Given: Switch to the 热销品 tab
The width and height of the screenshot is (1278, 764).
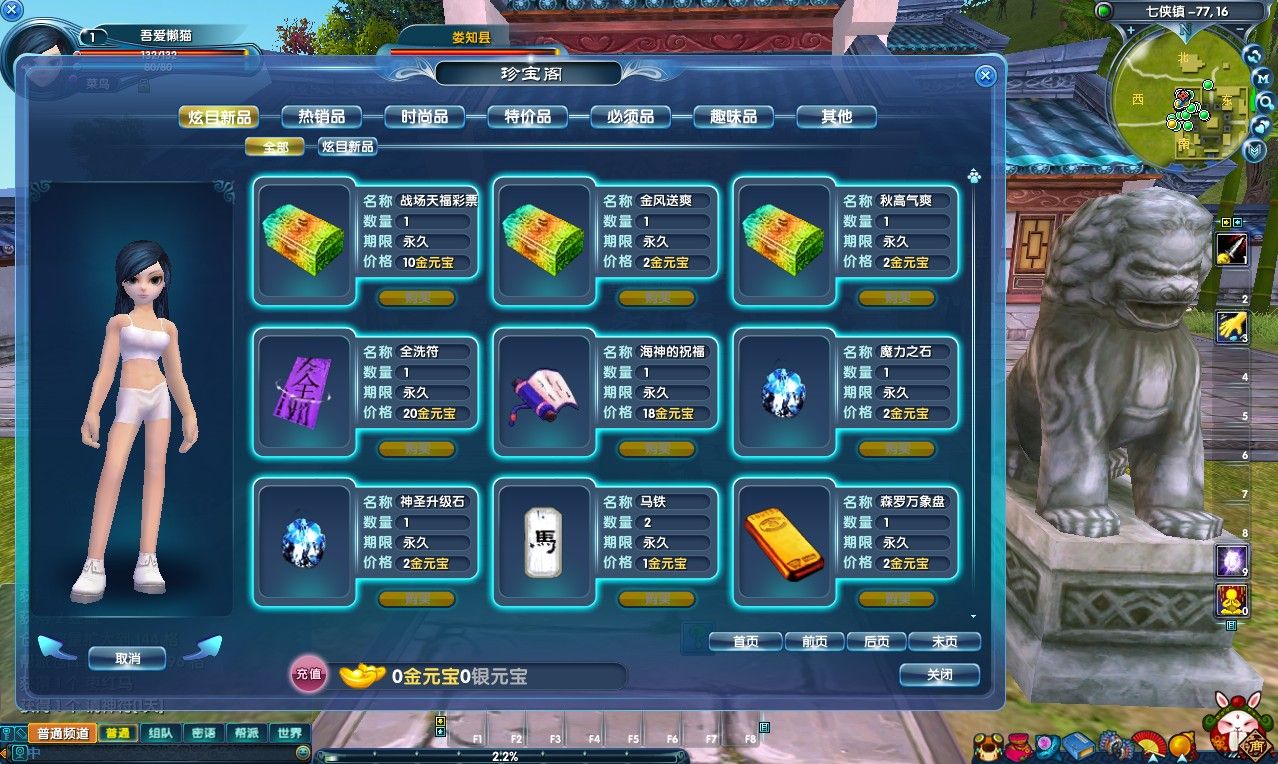Looking at the screenshot, I should pyautogui.click(x=321, y=117).
